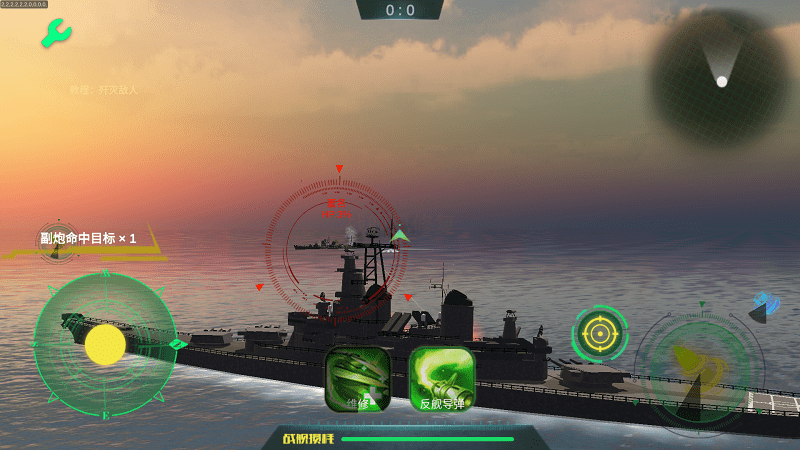This screenshot has width=800, height=450.
Task: Activate the 维修 repair ability
Action: 358,379
